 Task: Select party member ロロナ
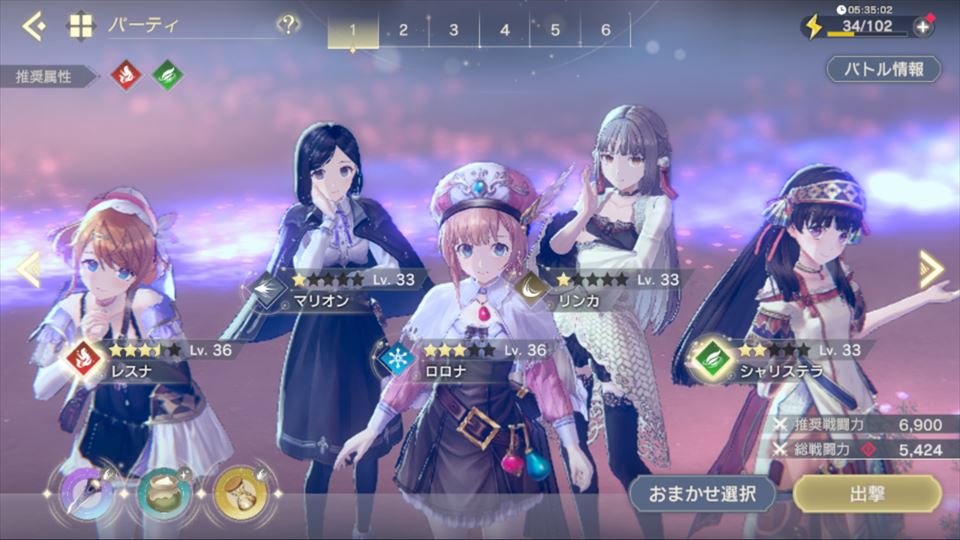480,330
